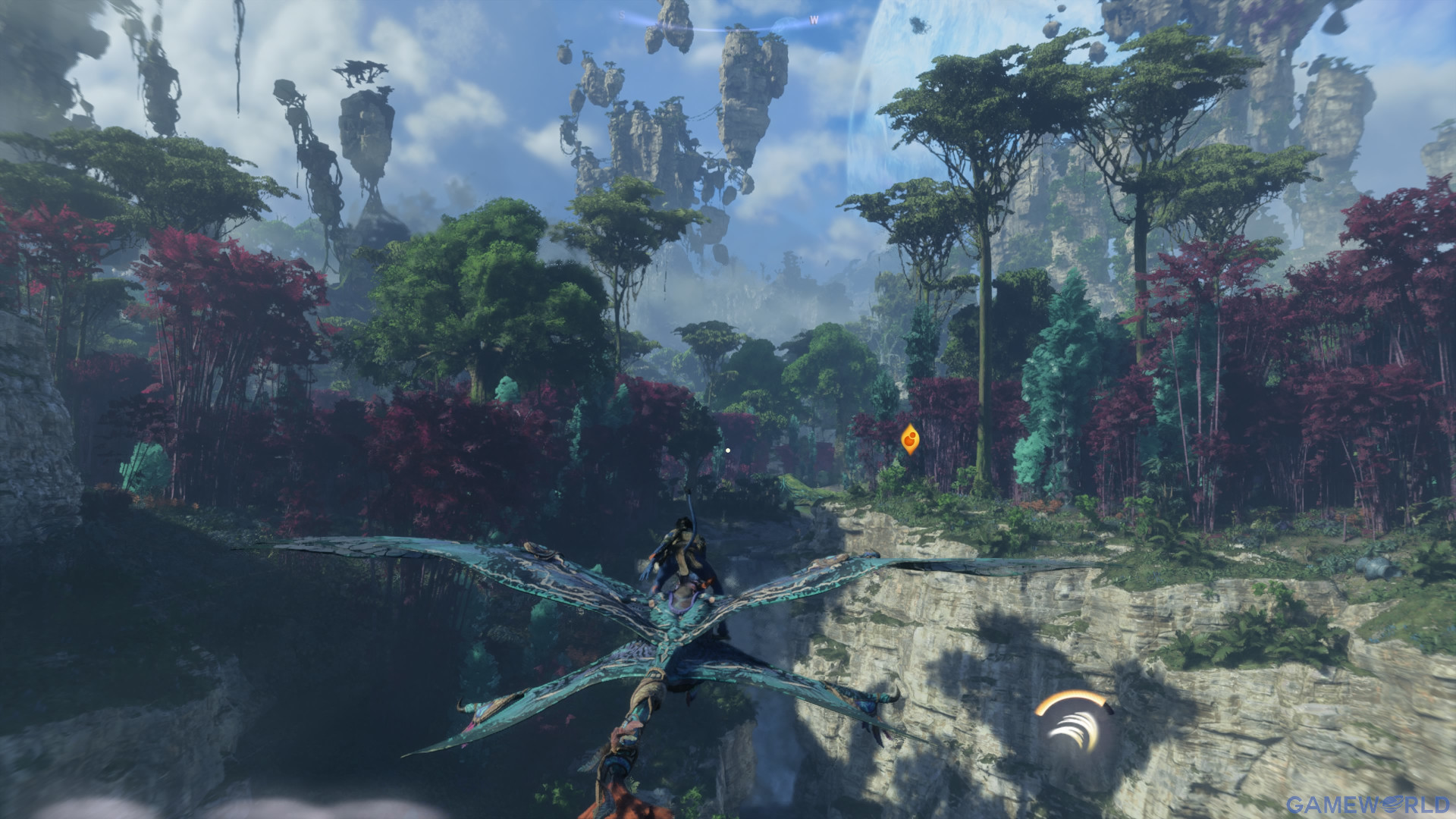Click the orange quest objective marker
Image resolution: width=1456 pixels, height=819 pixels.
(x=910, y=440)
